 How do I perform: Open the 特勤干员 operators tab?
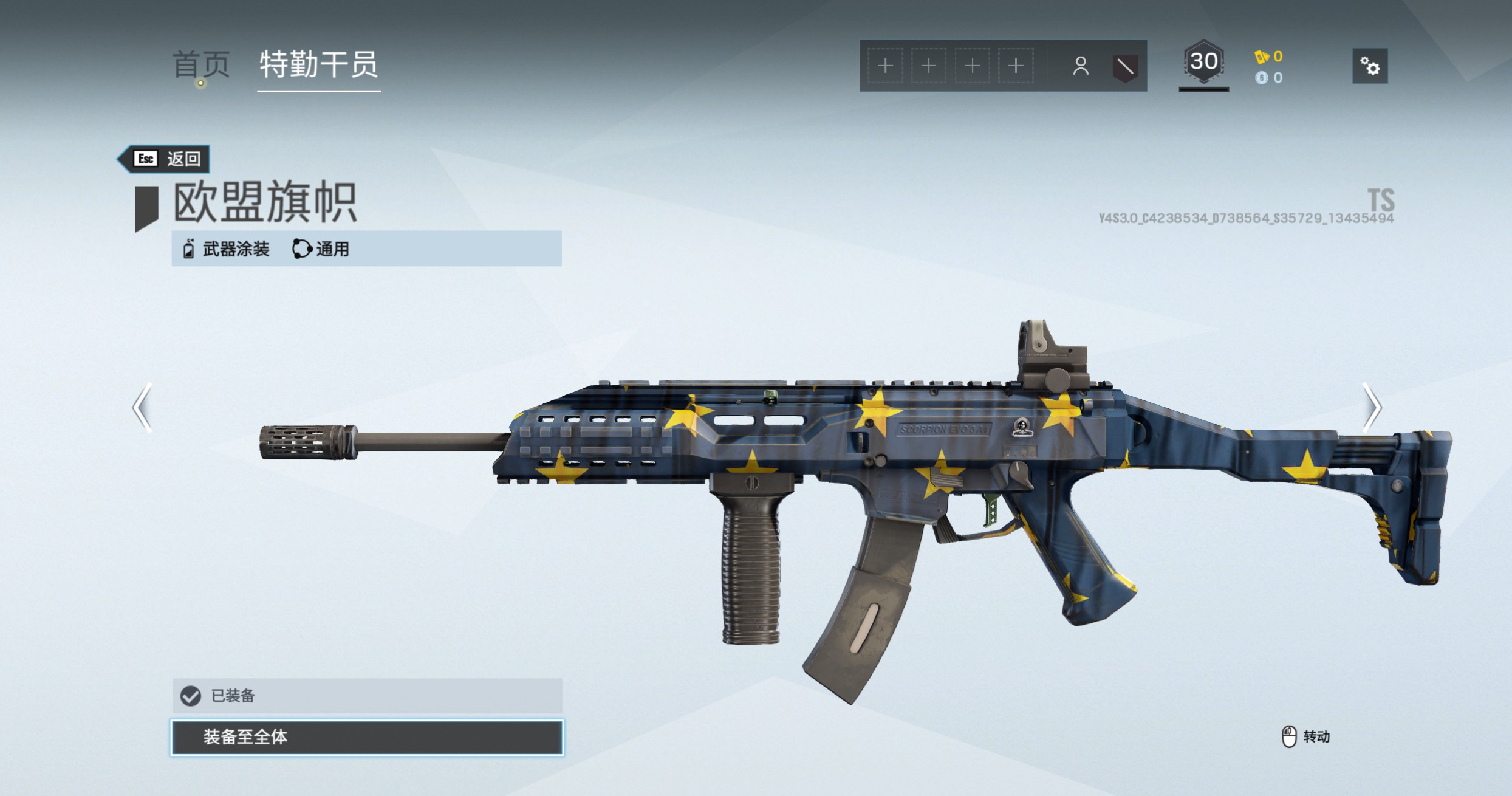318,65
